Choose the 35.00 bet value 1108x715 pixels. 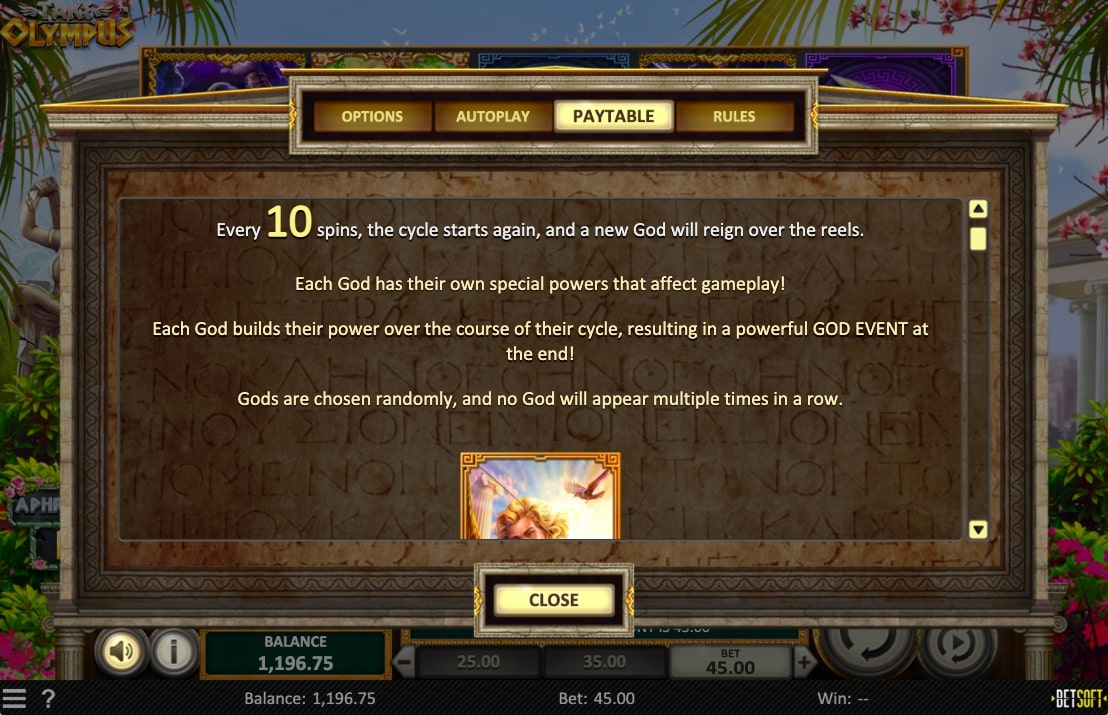coord(604,661)
